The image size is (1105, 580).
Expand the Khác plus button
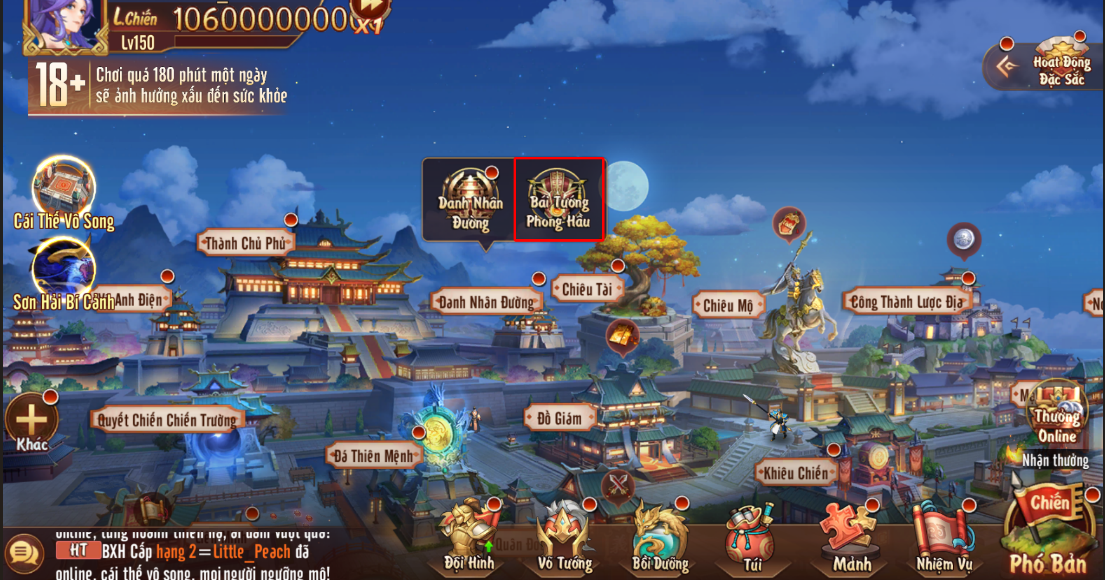coord(31,420)
